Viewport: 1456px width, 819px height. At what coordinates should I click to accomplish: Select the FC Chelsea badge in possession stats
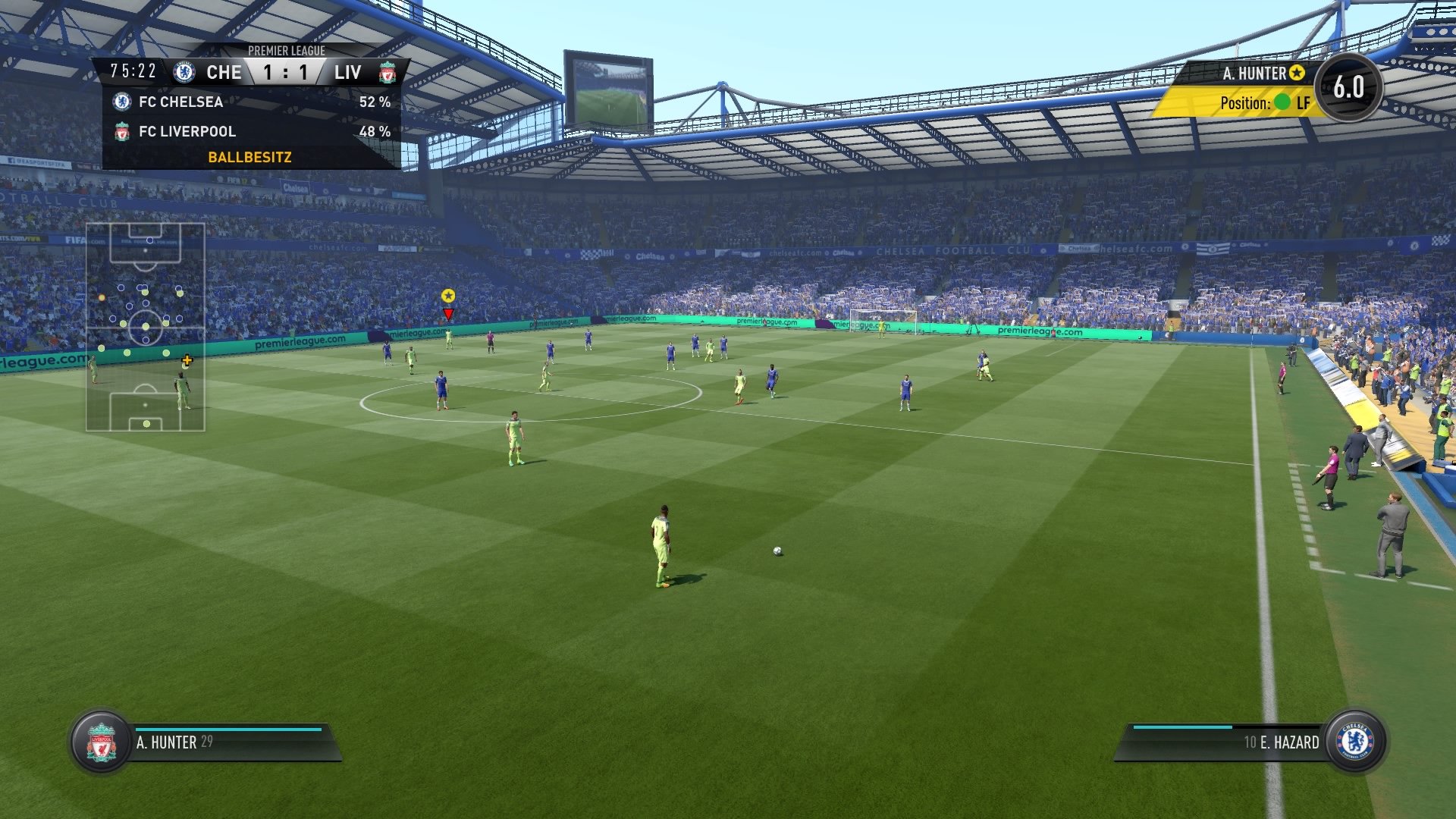(x=121, y=102)
